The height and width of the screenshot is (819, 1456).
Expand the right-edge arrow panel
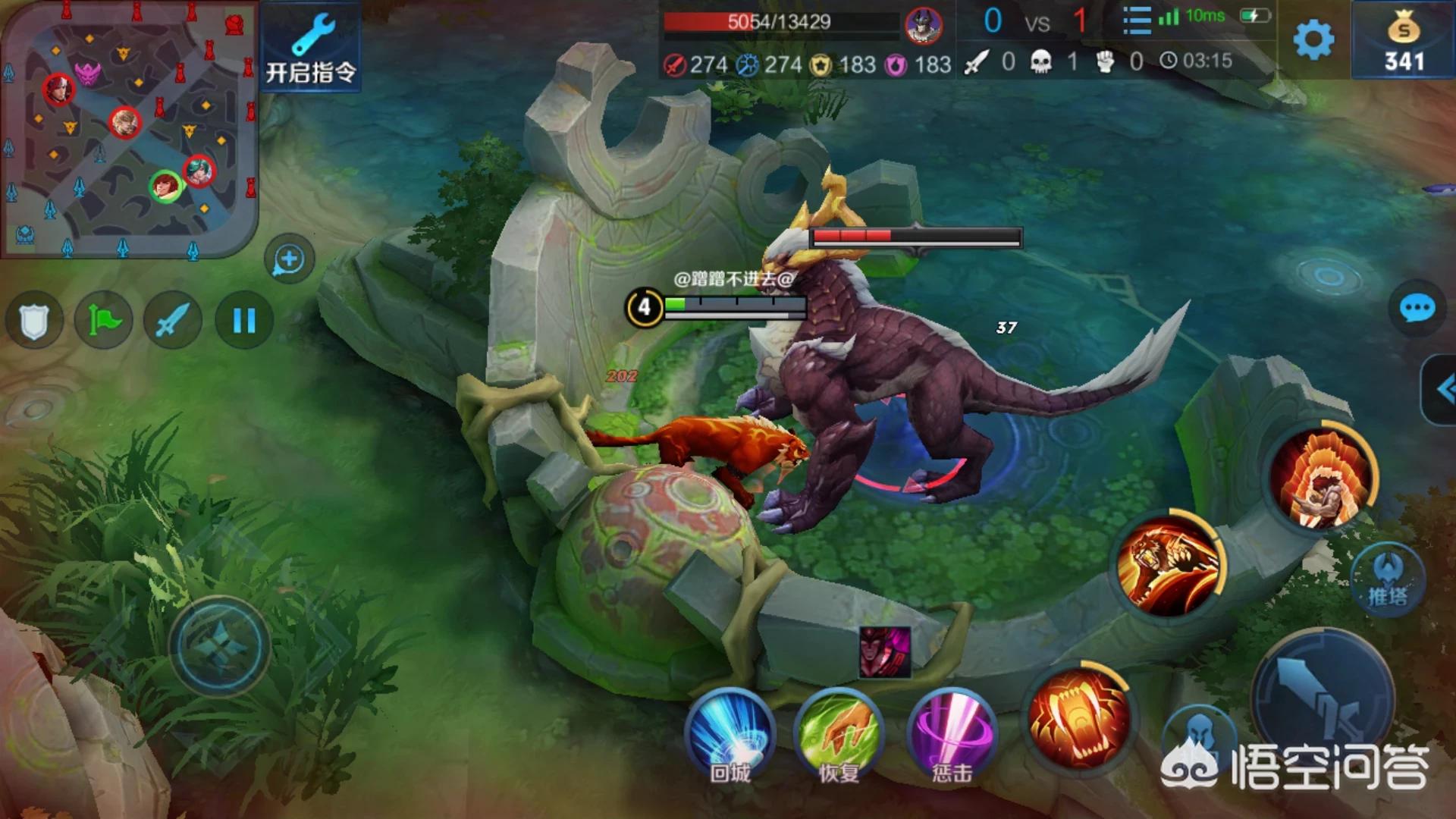(1442, 390)
